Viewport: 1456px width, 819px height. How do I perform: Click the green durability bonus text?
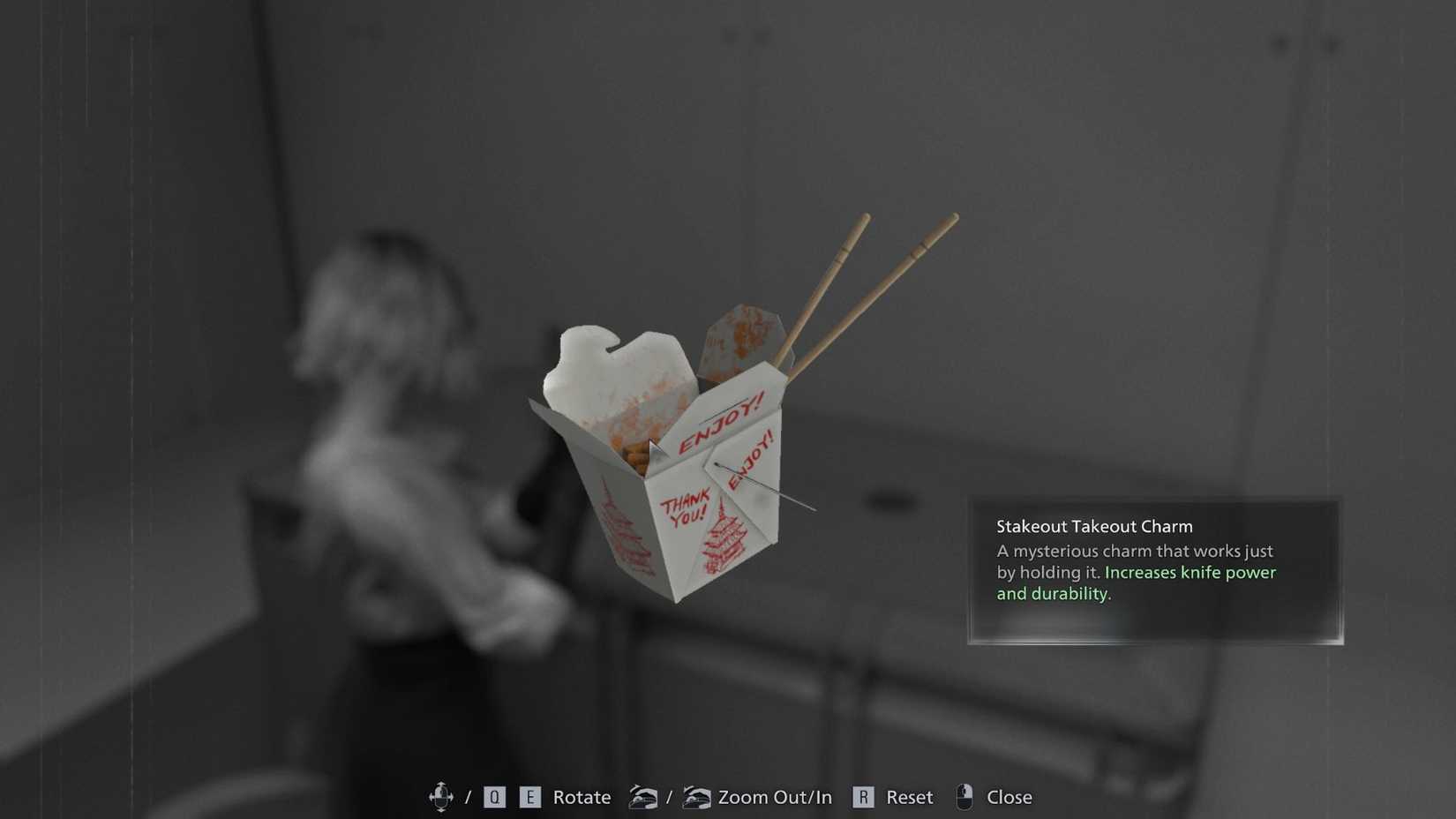click(x=1054, y=593)
